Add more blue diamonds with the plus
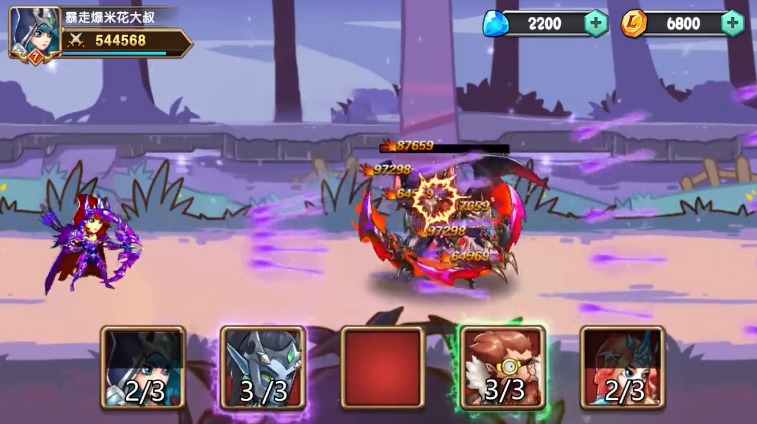 point(596,24)
